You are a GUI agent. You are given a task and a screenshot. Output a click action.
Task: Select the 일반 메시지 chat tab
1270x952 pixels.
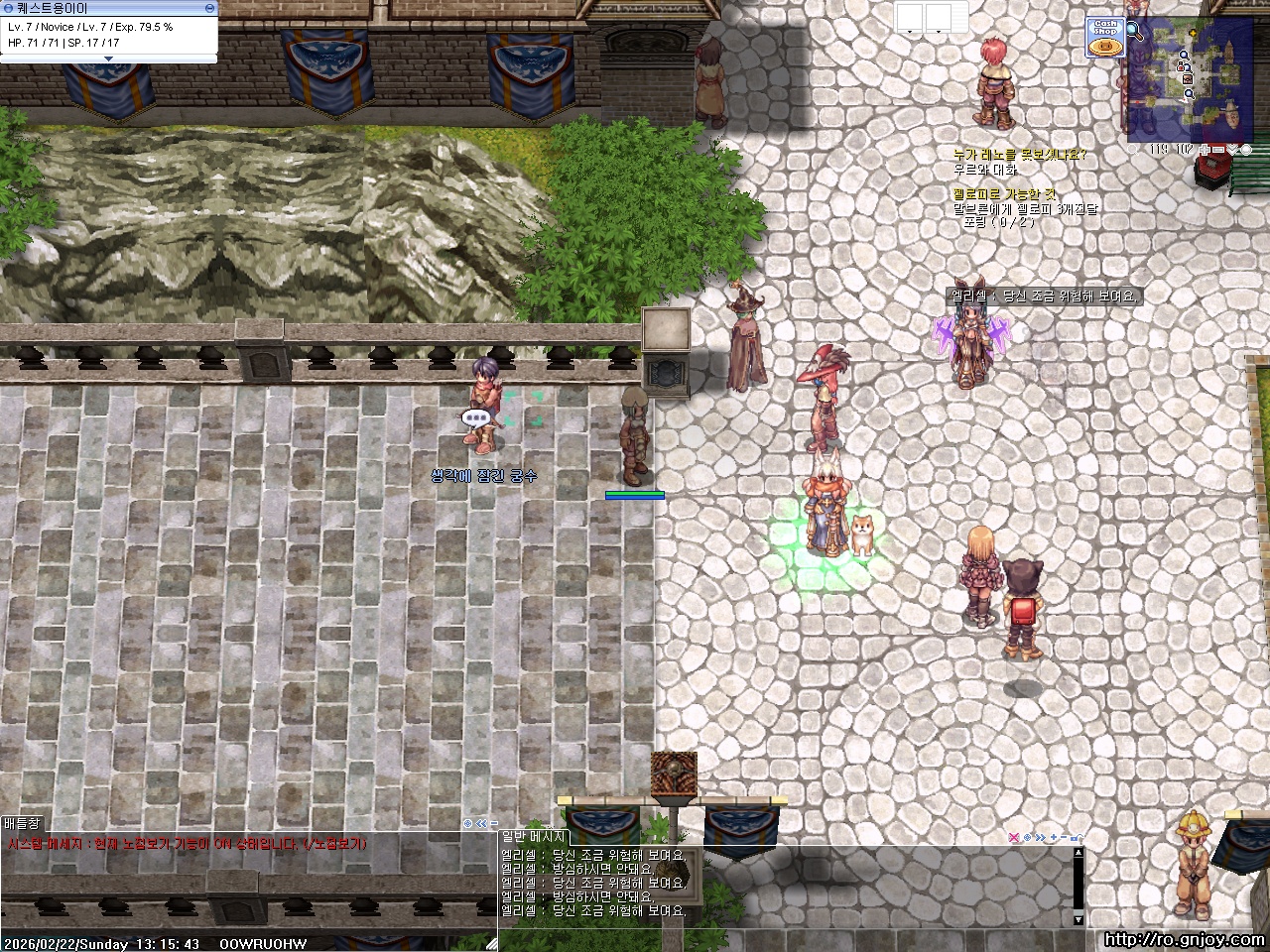click(x=533, y=838)
